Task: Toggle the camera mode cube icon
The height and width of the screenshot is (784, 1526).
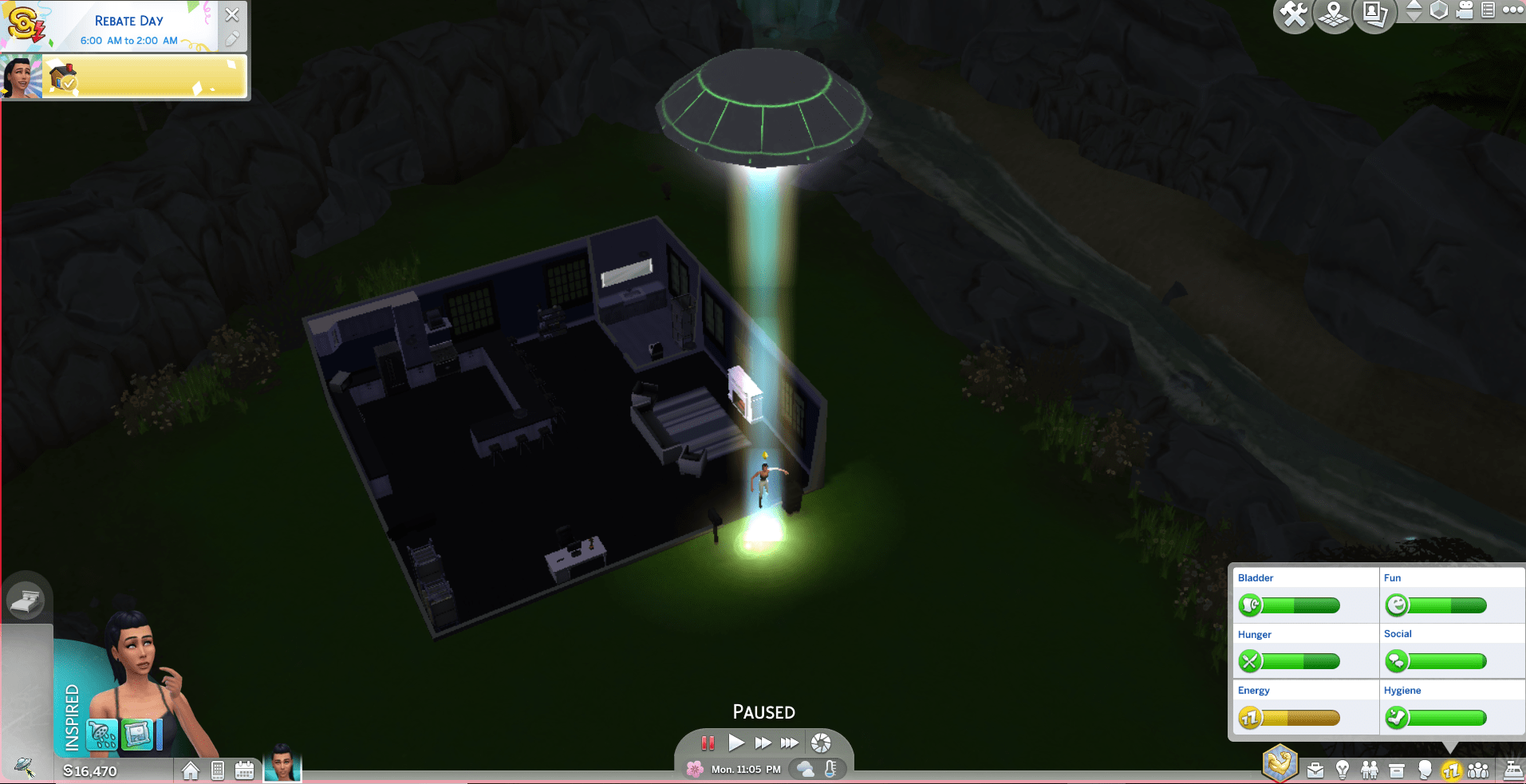Action: [x=1438, y=11]
